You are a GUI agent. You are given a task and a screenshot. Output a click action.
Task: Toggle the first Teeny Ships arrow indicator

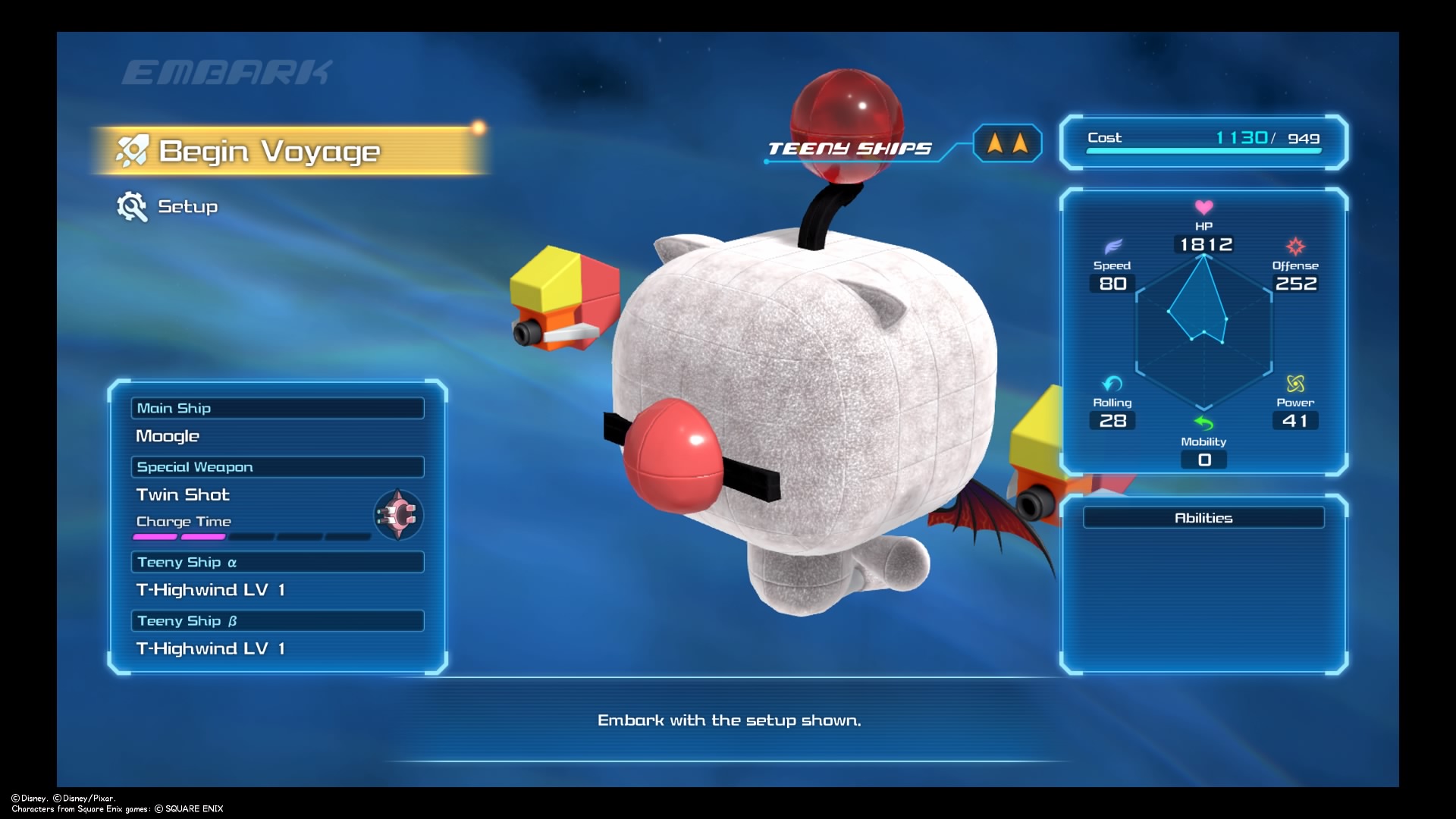point(994,143)
